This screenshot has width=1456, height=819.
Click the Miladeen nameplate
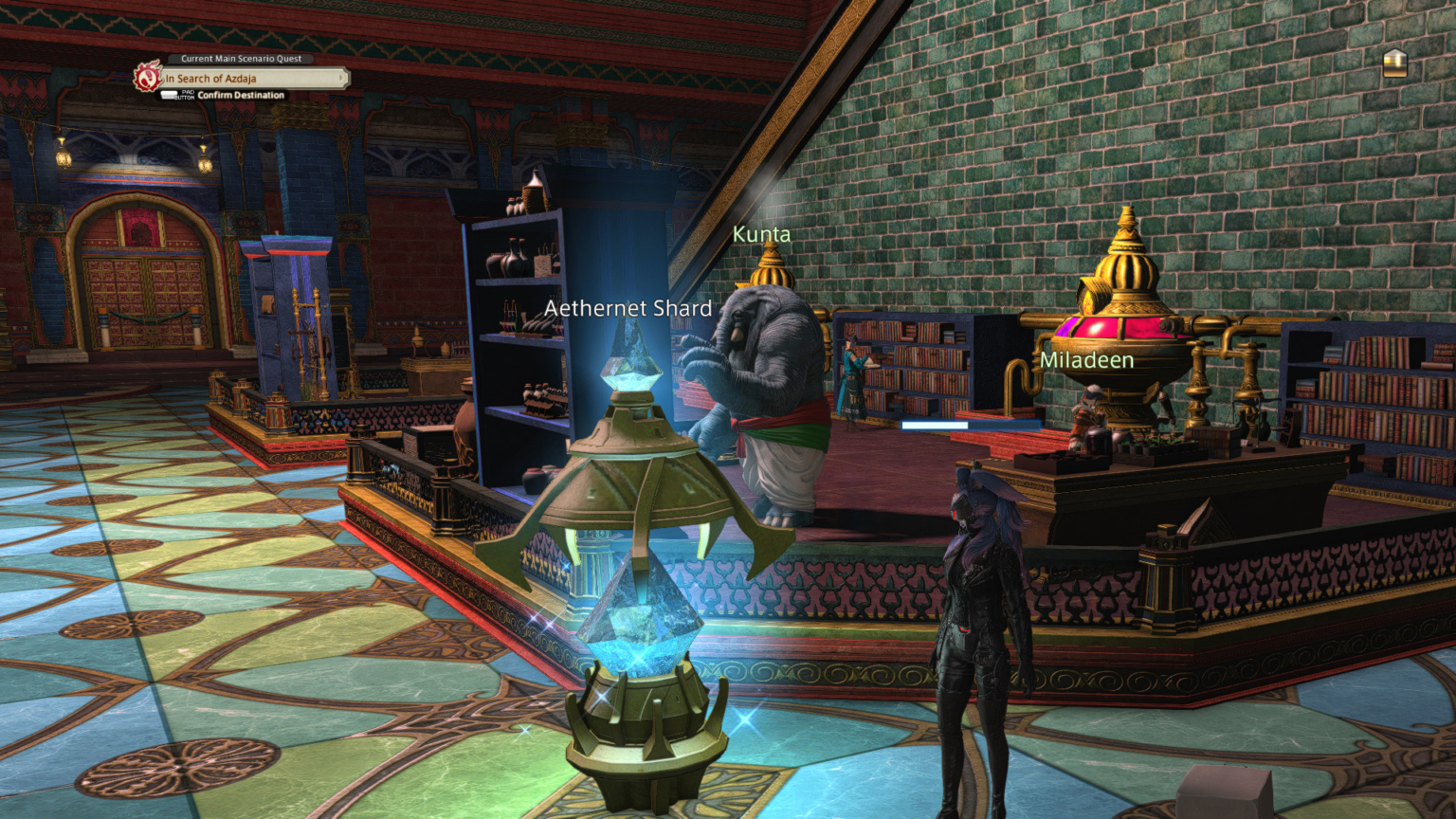click(x=1086, y=360)
